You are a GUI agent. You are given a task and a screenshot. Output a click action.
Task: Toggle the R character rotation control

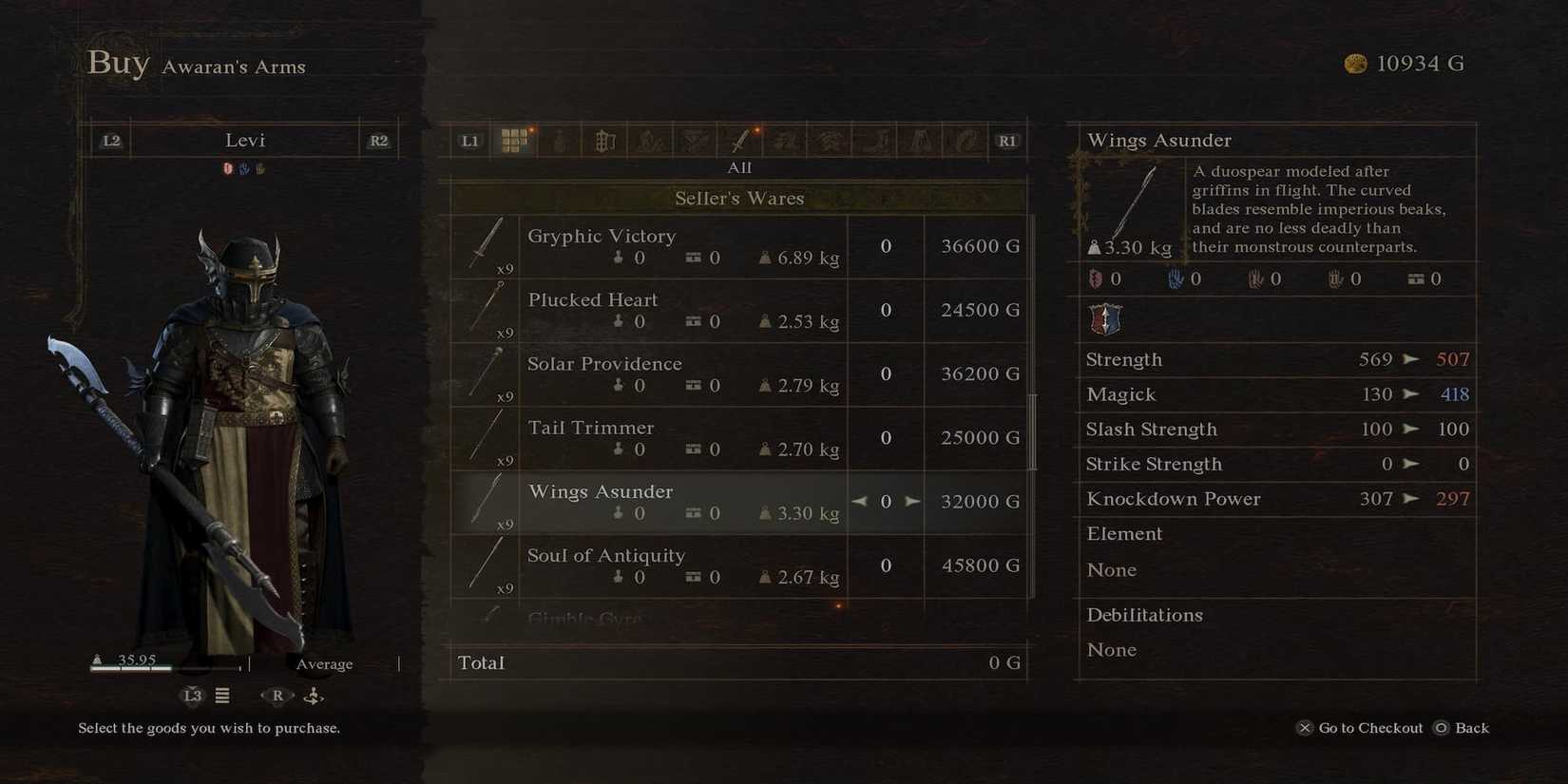(276, 696)
